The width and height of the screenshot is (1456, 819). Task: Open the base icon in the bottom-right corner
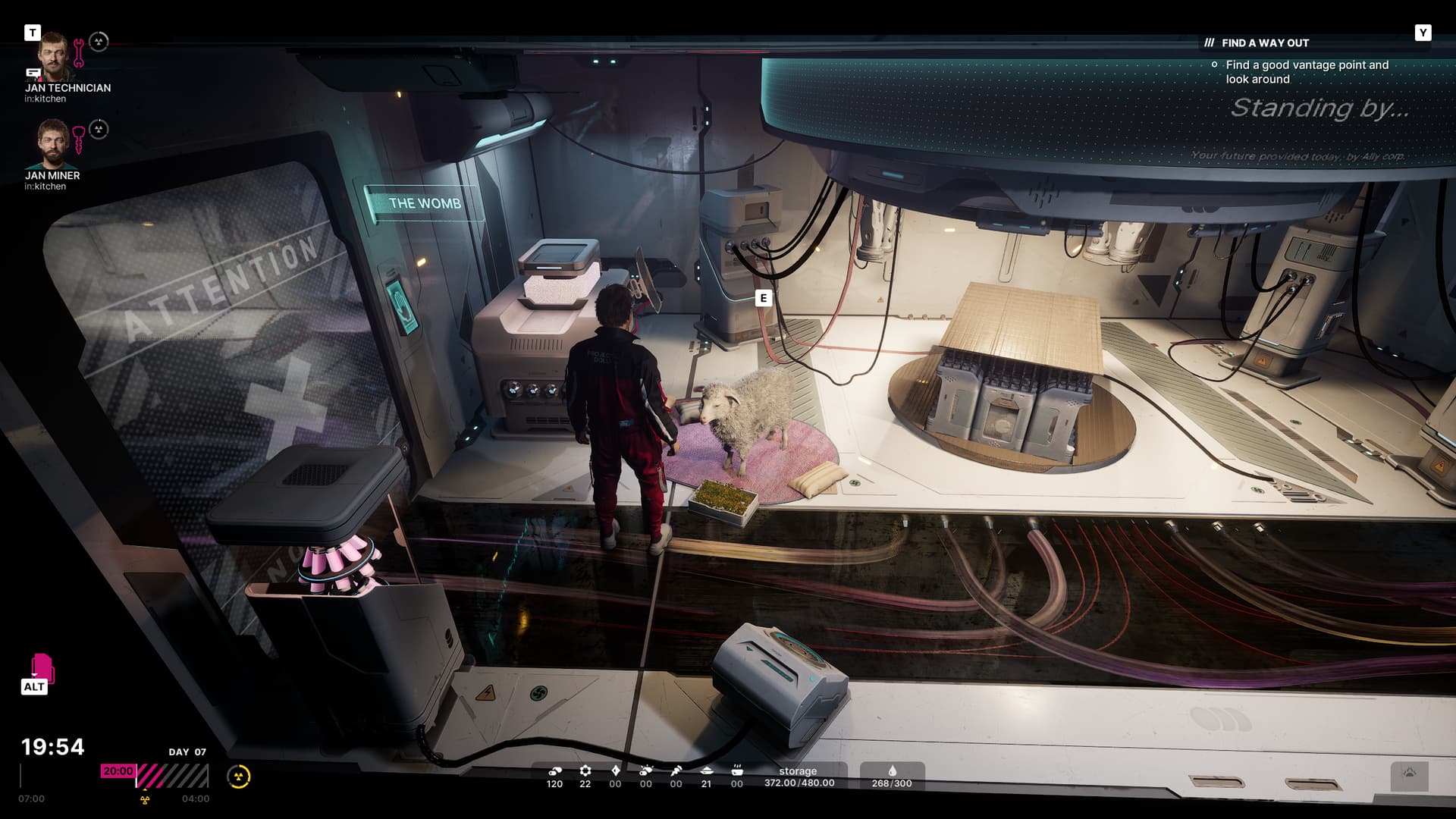(1409, 774)
